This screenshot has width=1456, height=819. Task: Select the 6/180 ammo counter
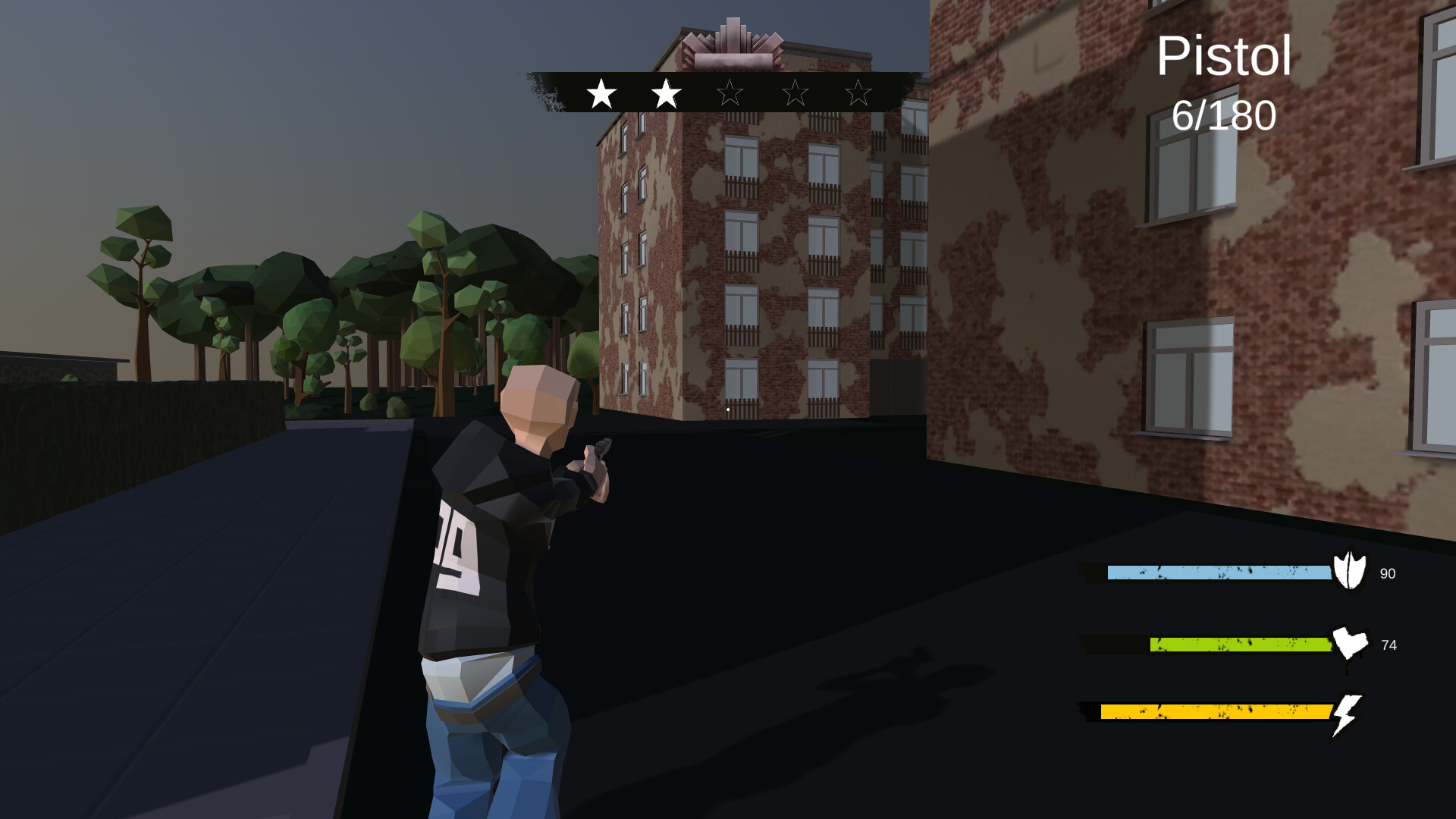click(x=1224, y=115)
